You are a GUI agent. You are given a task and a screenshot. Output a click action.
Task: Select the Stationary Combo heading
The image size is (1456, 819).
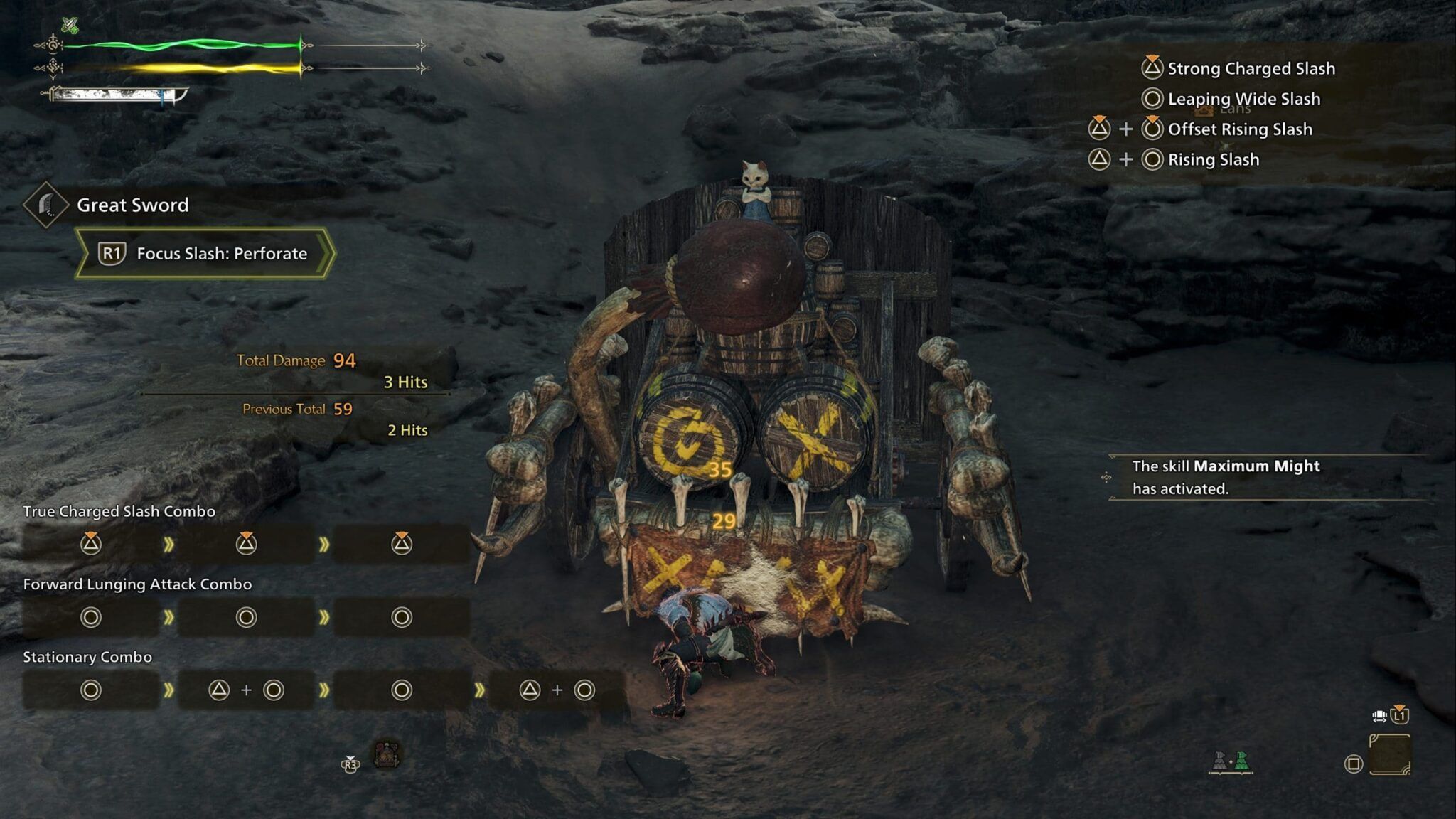[x=86, y=658]
